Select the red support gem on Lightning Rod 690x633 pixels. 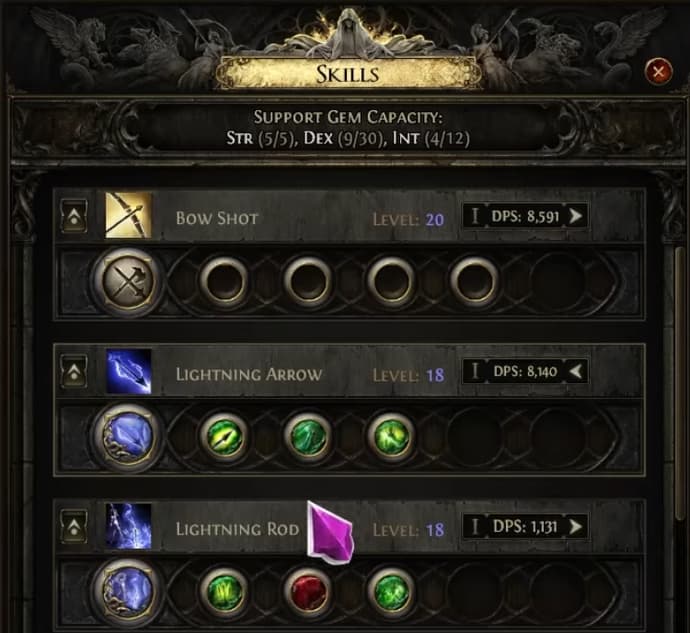coord(307,591)
